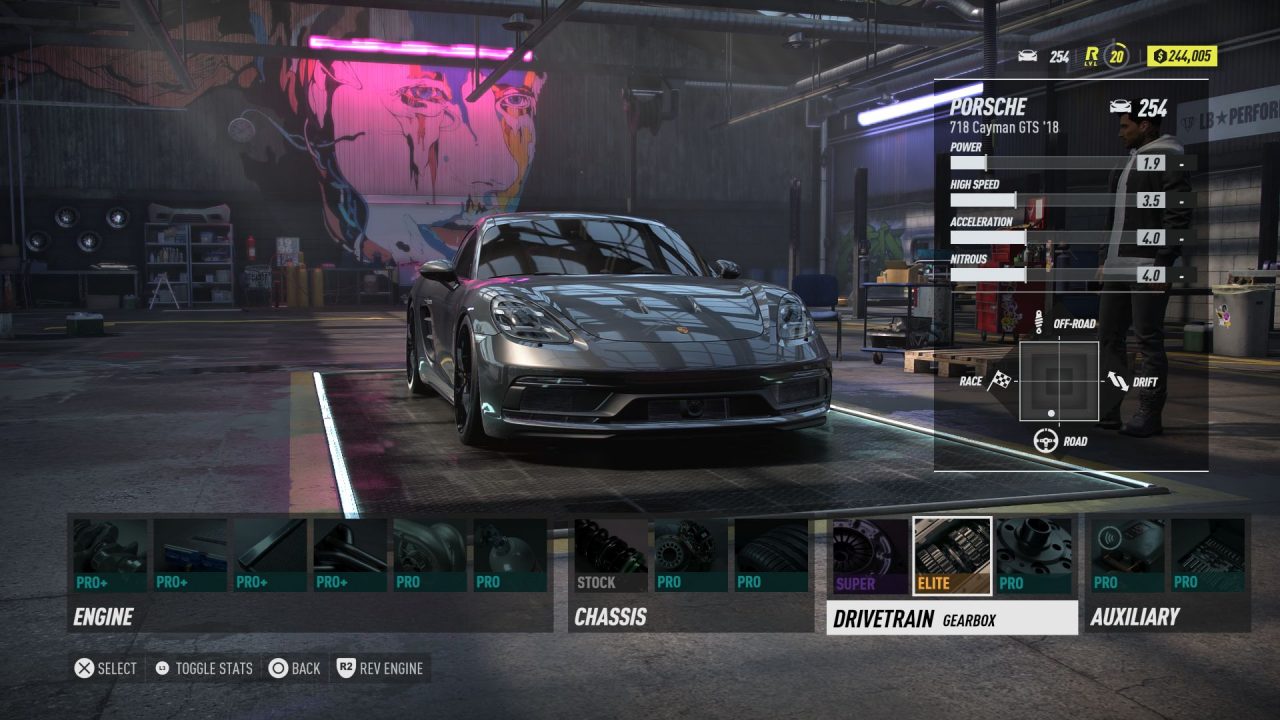Choose the tires chassis slot
Image resolution: width=1280 pixels, height=720 pixels.
(x=771, y=555)
